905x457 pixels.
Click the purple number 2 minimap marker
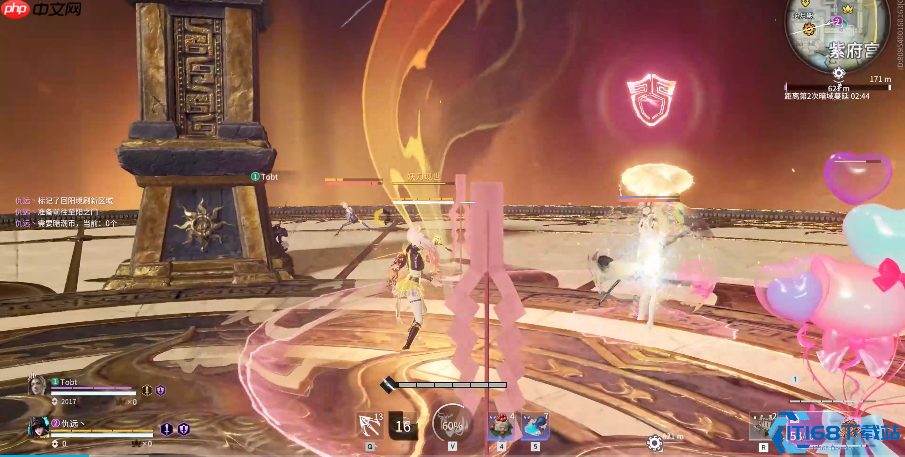pos(837,21)
